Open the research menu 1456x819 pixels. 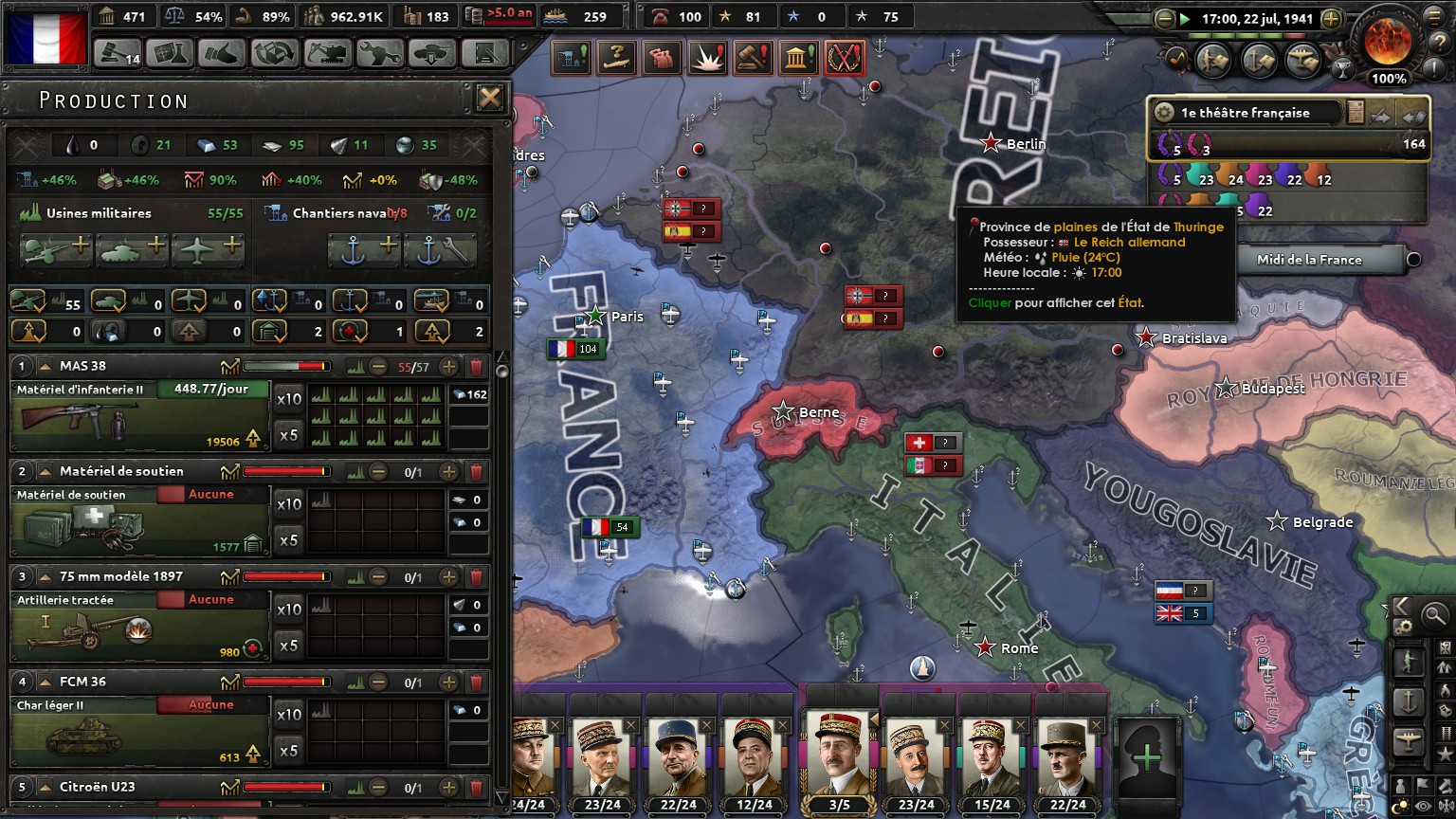pos(170,53)
